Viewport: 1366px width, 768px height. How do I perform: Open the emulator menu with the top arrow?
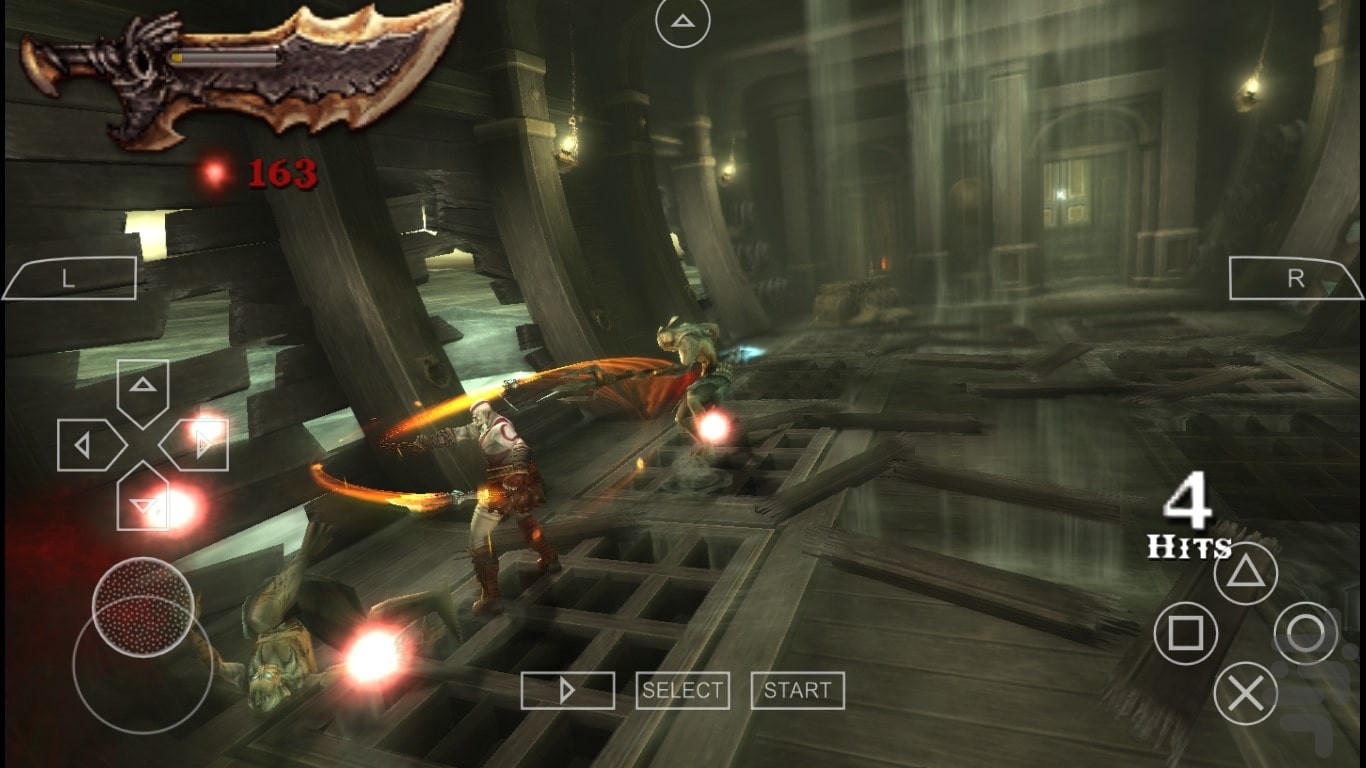(x=683, y=20)
